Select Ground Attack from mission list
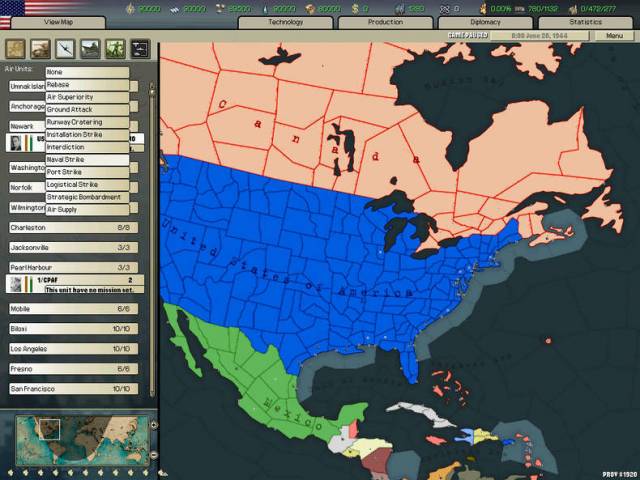 tap(87, 109)
